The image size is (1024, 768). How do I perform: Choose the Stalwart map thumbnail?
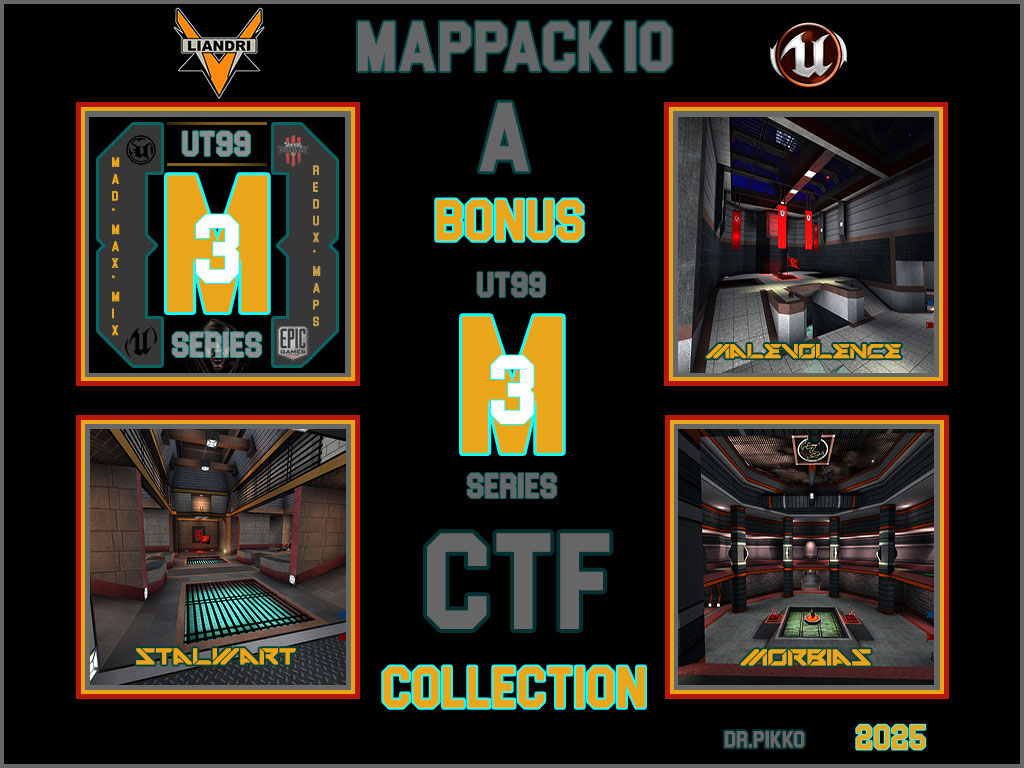(218, 557)
